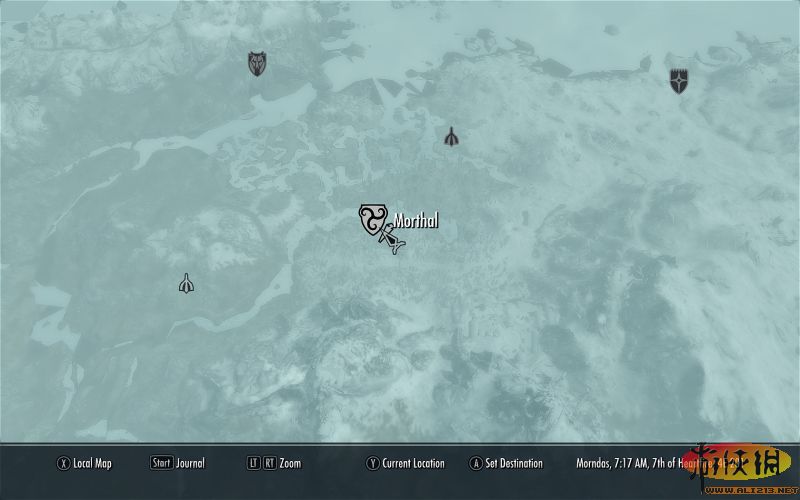Image resolution: width=800 pixels, height=500 pixels.
Task: Choose the white-outlined camp marker southwest of Morthal
Action: 186,284
